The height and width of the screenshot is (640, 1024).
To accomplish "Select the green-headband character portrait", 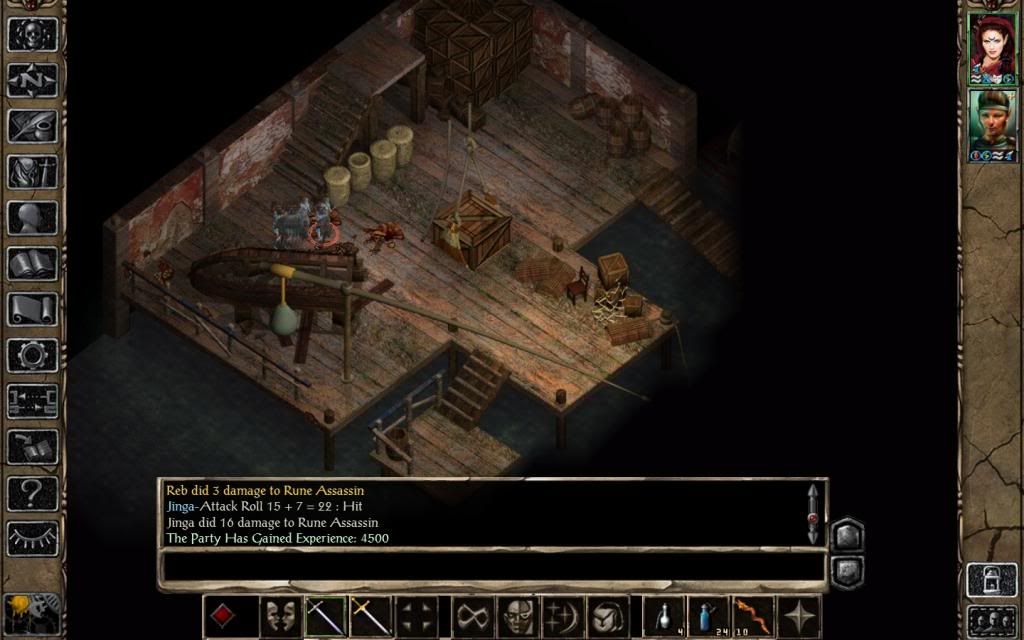I will tap(991, 122).
